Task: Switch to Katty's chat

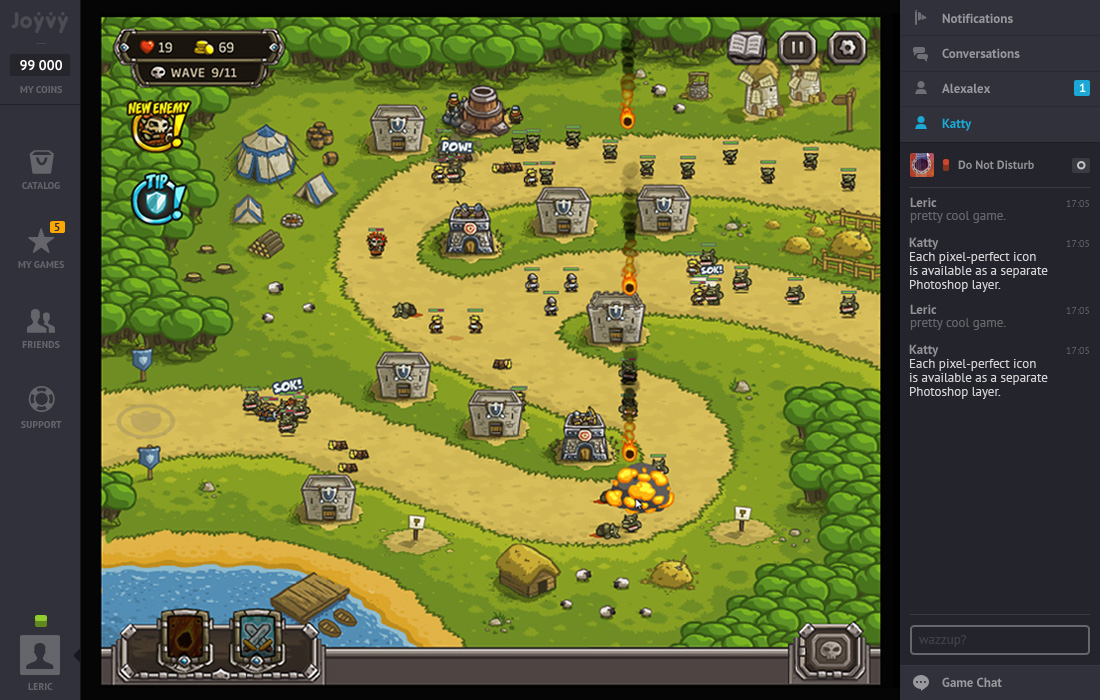Action: [956, 123]
